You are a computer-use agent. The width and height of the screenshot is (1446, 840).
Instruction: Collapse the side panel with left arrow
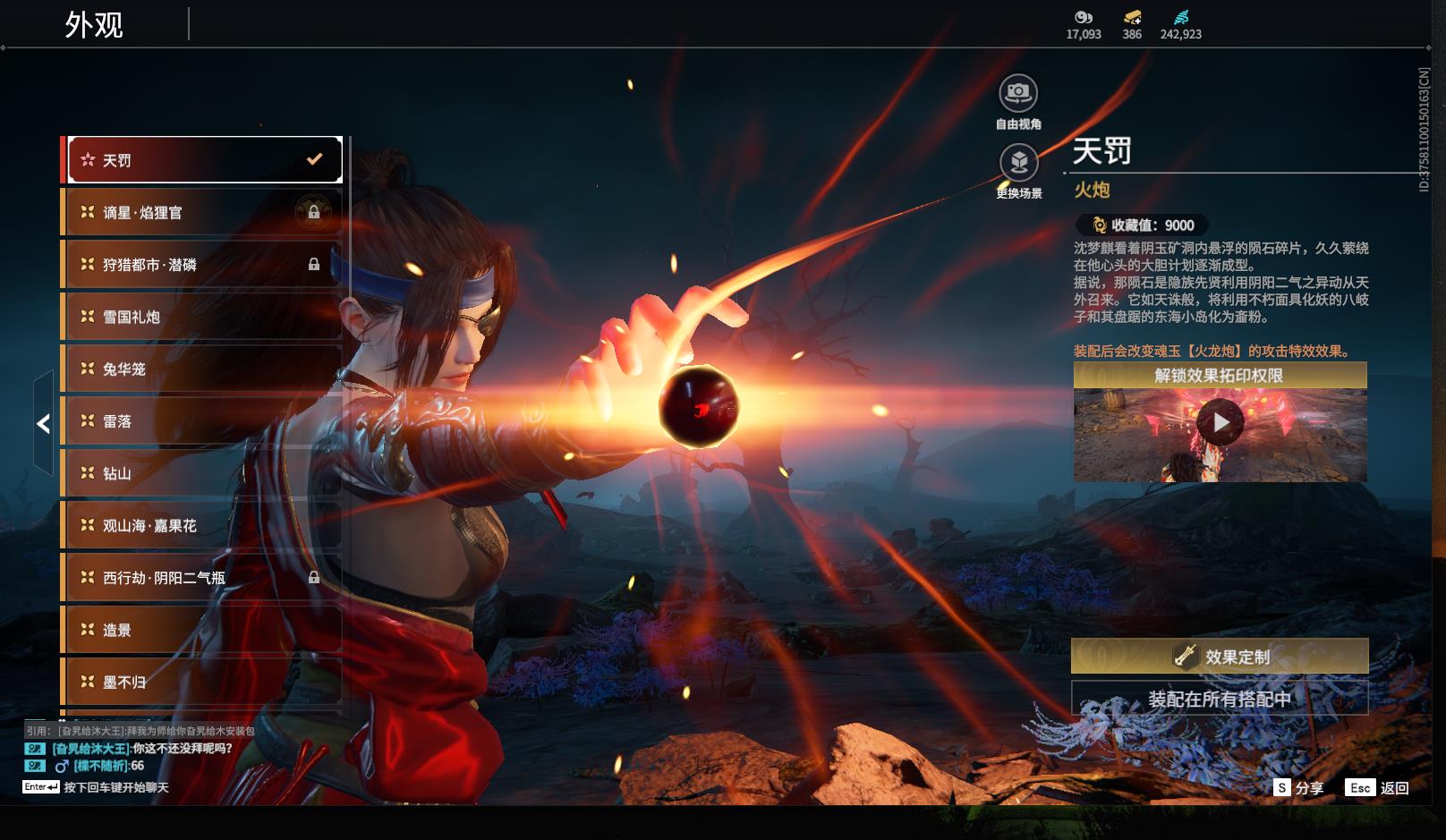[43, 424]
